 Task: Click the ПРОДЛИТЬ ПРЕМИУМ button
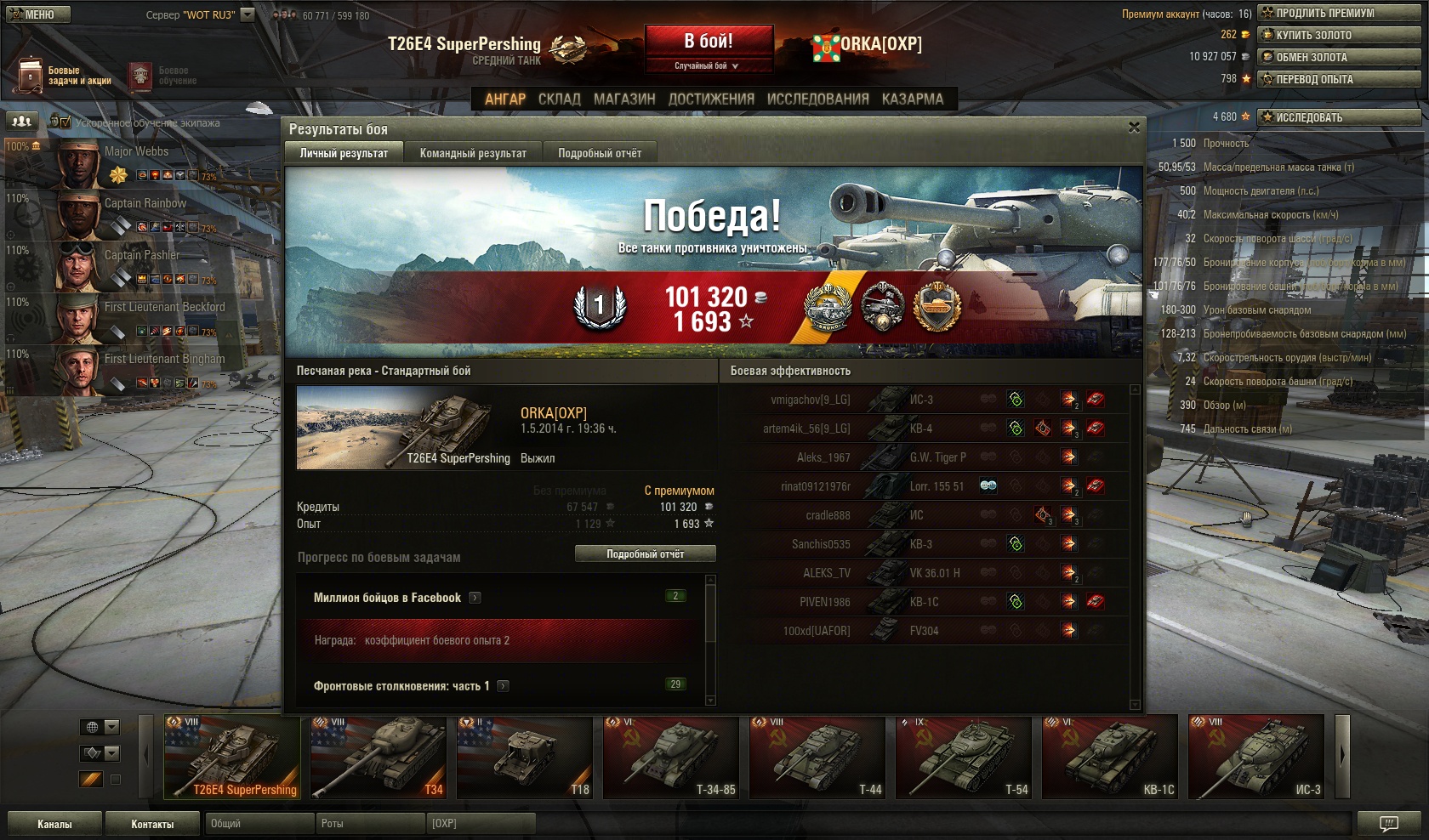[1339, 13]
